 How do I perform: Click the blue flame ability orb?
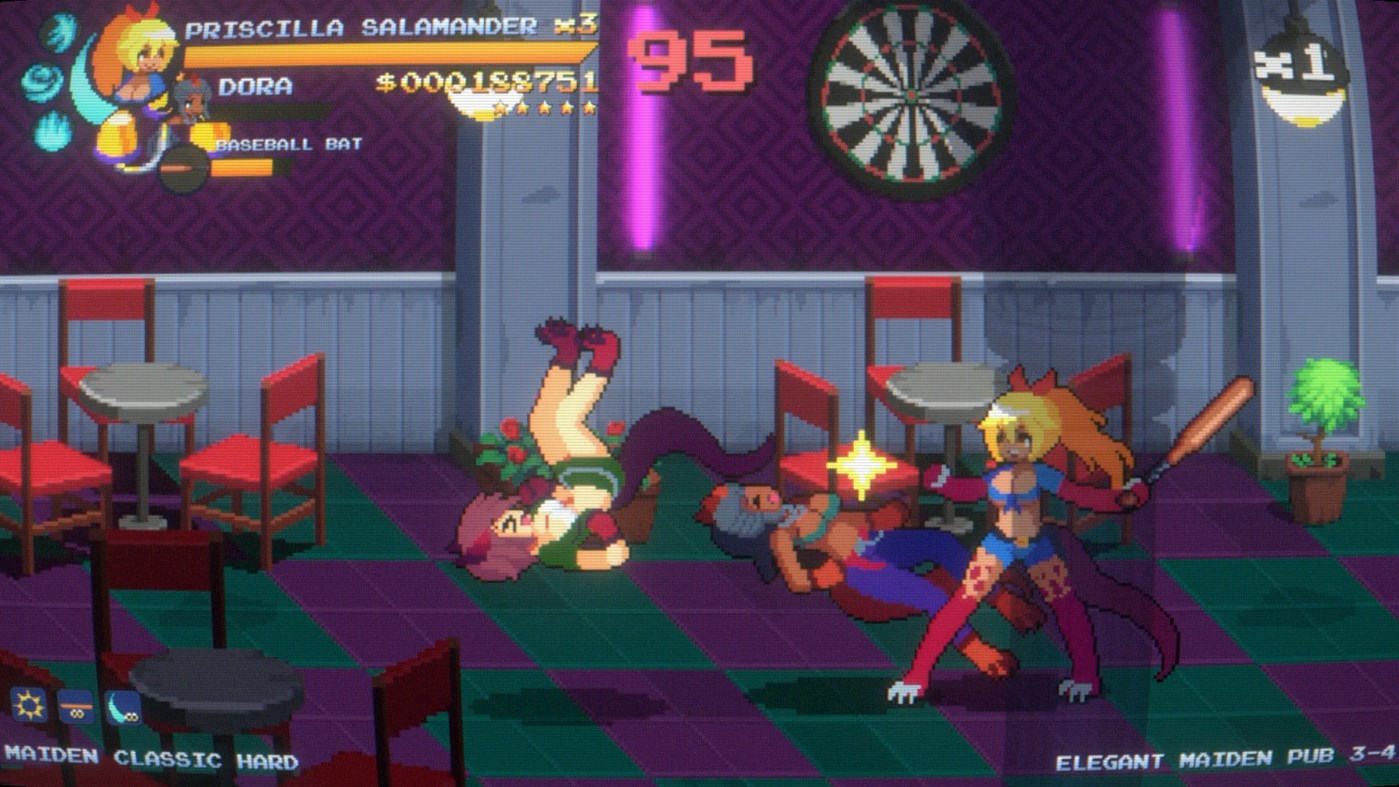click(x=50, y=127)
